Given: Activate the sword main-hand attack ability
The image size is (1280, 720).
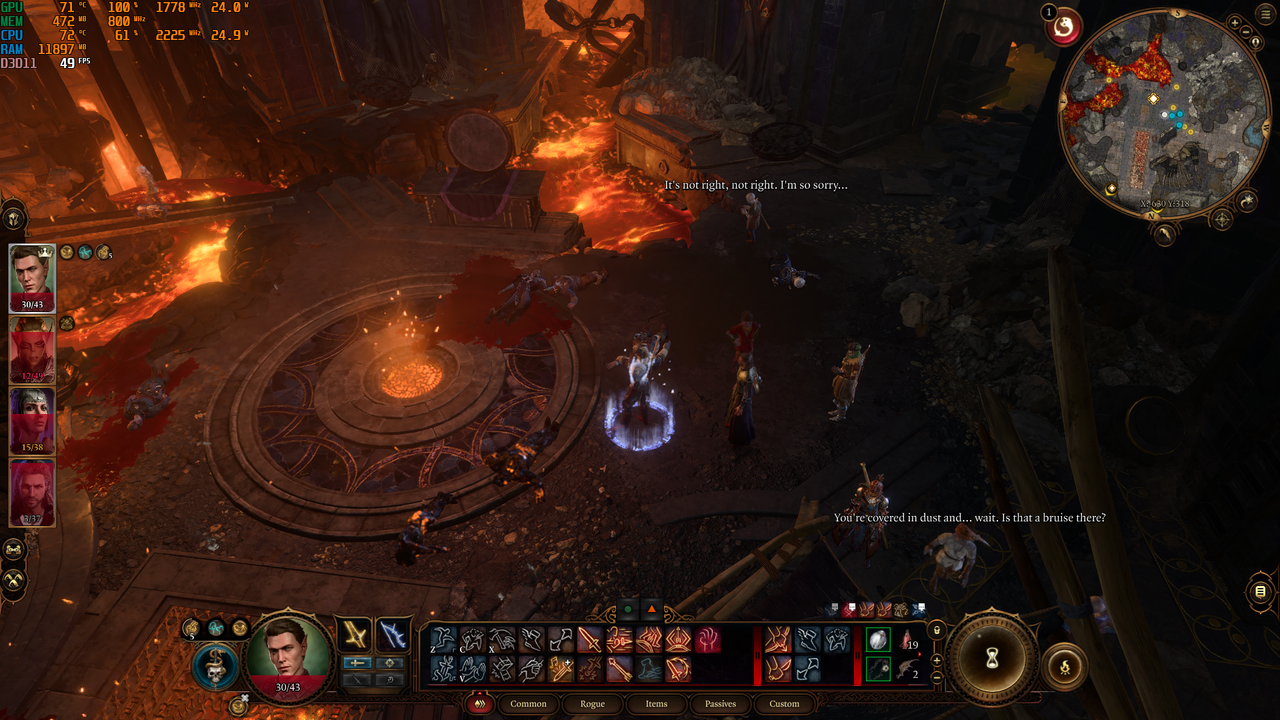Looking at the screenshot, I should [x=589, y=640].
